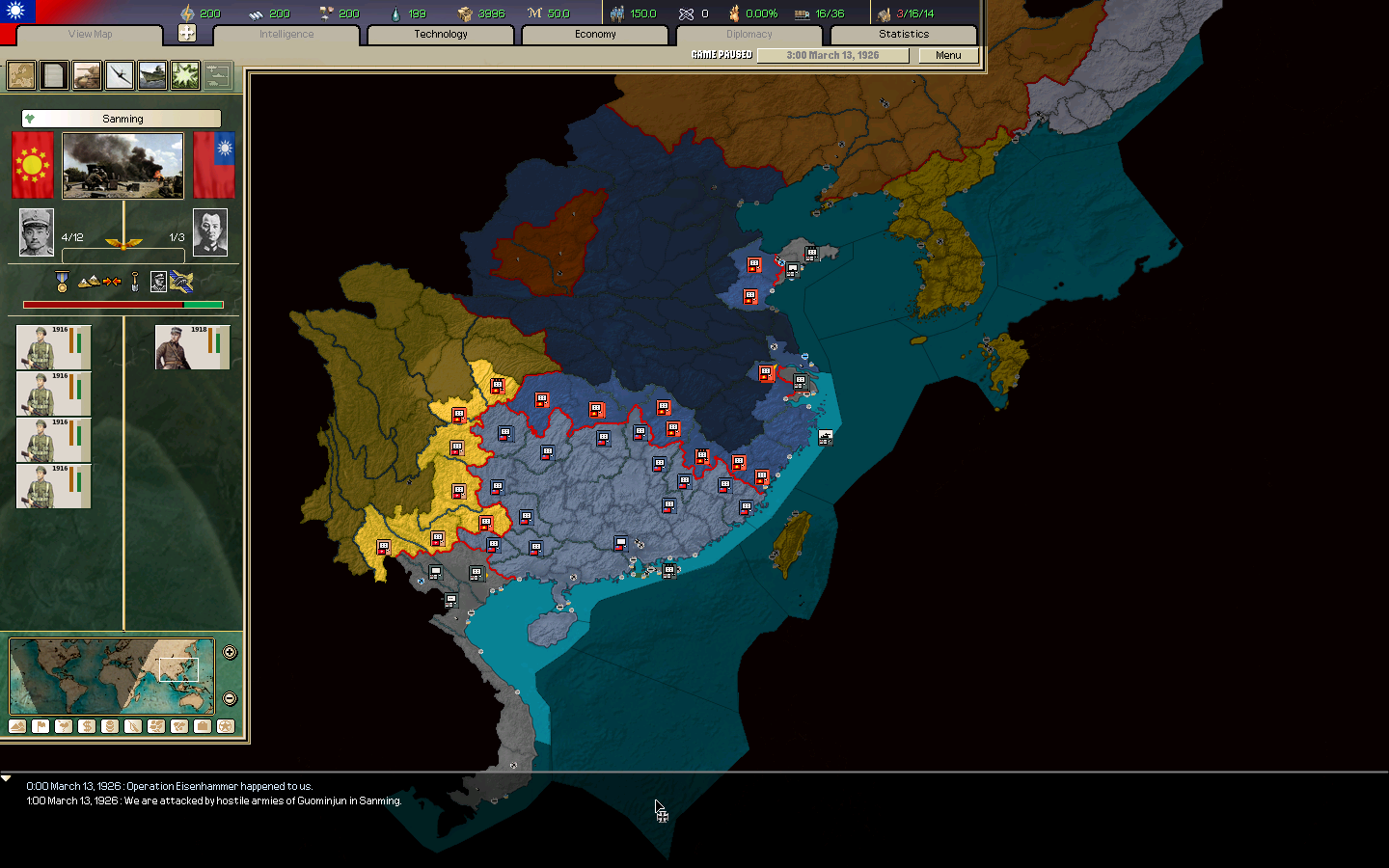Viewport: 1389px width, 868px height.
Task: Select the revolt risk globe map mode icon
Action: (224, 726)
